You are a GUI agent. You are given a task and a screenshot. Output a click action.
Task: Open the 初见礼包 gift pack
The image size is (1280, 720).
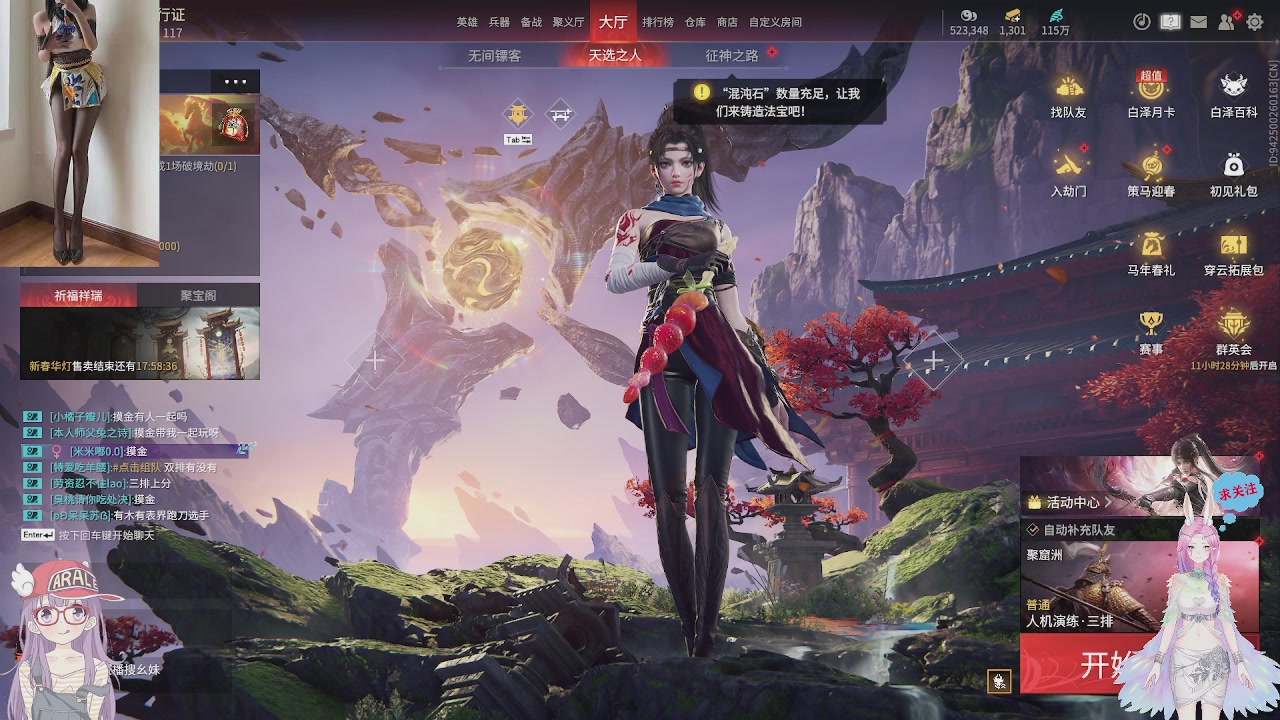1234,173
